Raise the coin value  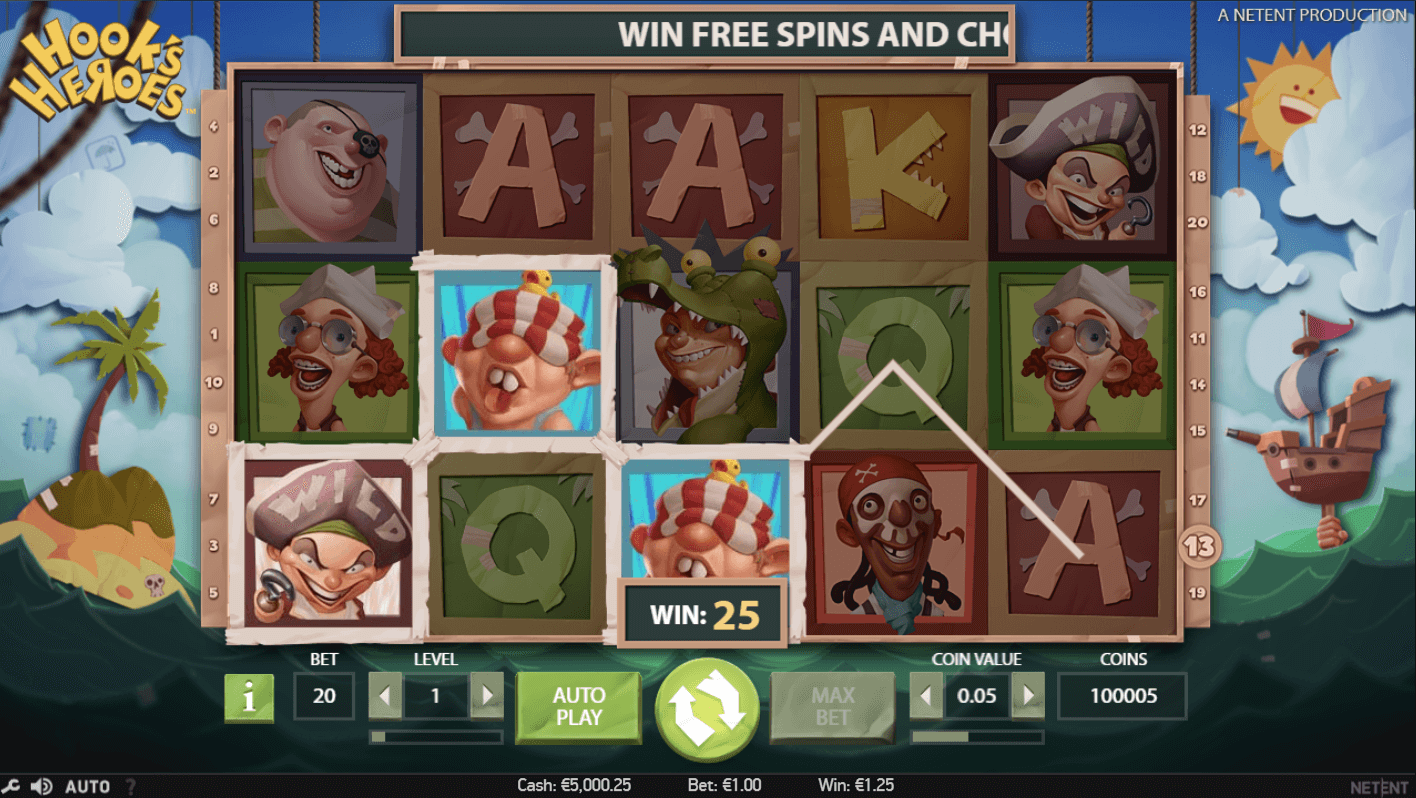click(1027, 695)
